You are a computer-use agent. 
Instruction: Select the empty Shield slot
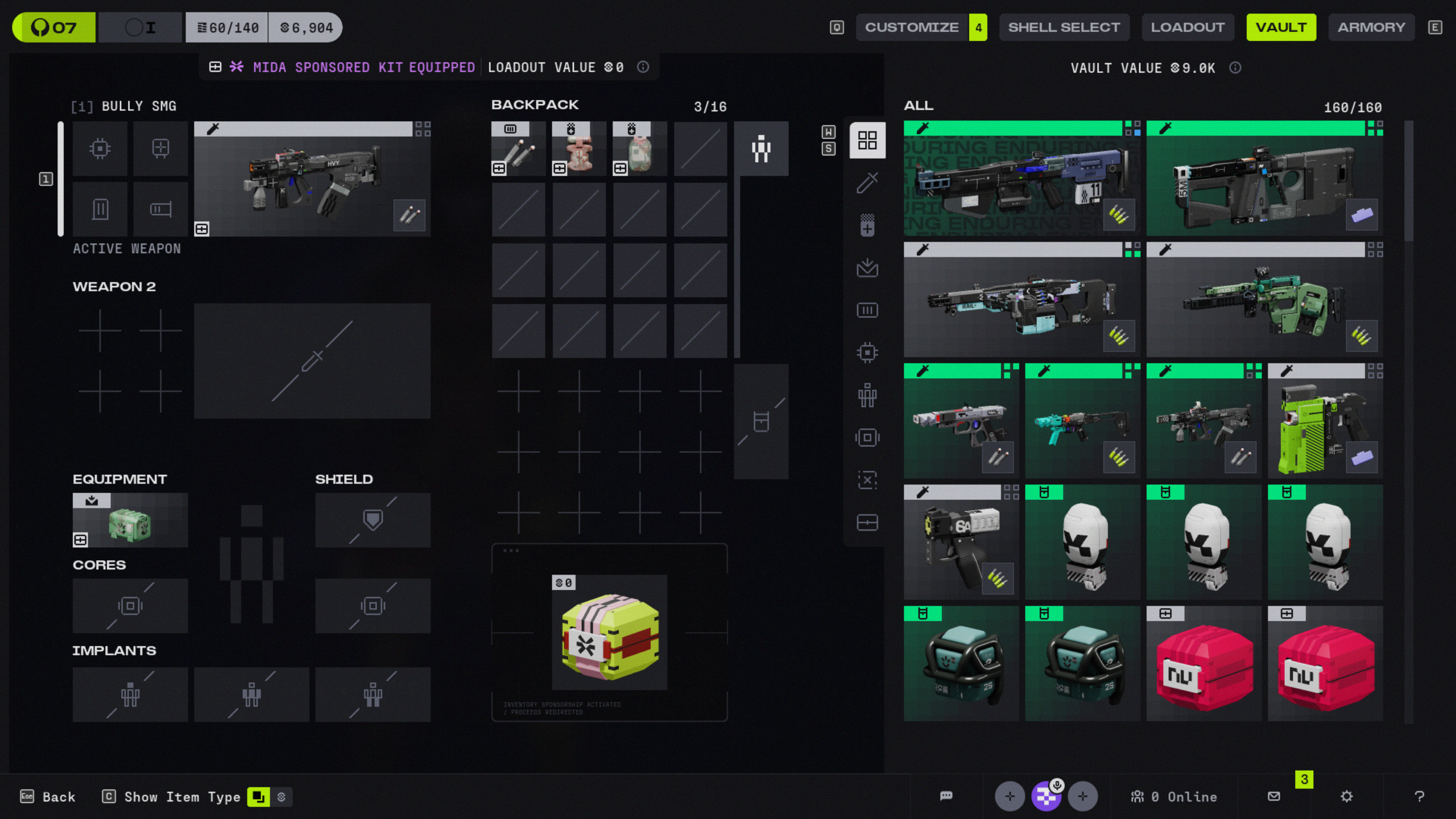pos(373,520)
